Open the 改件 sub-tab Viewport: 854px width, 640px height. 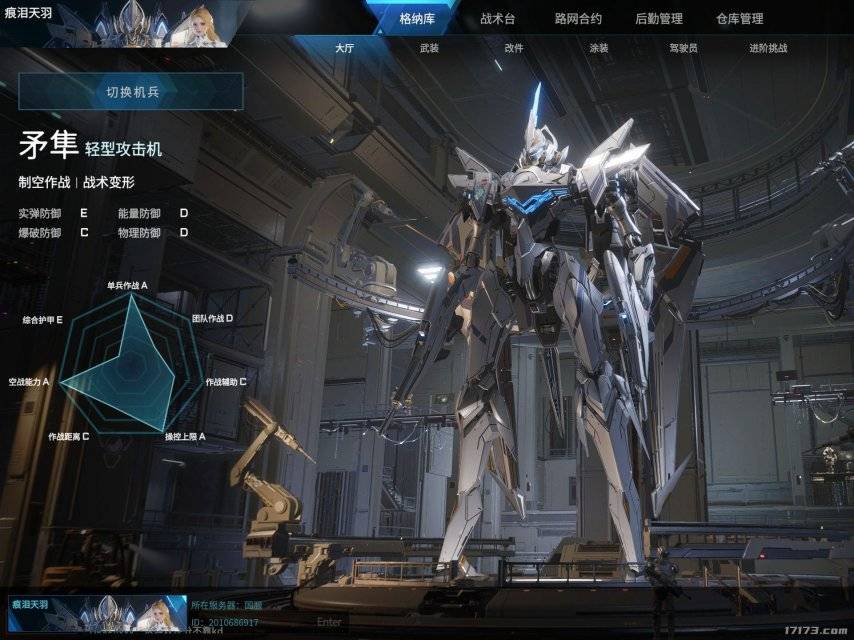pos(514,48)
